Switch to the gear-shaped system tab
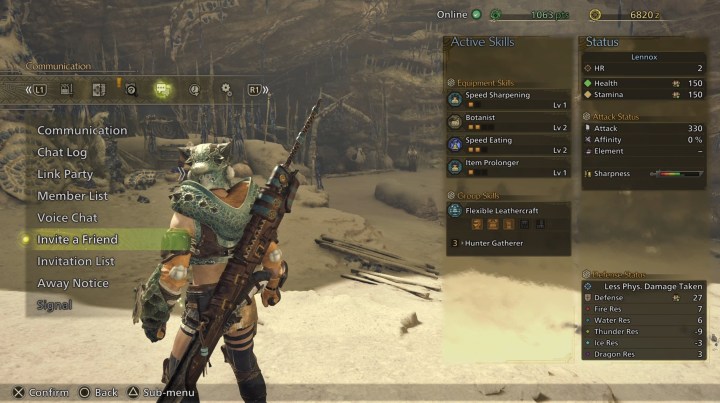The width and height of the screenshot is (720, 403). [x=226, y=89]
